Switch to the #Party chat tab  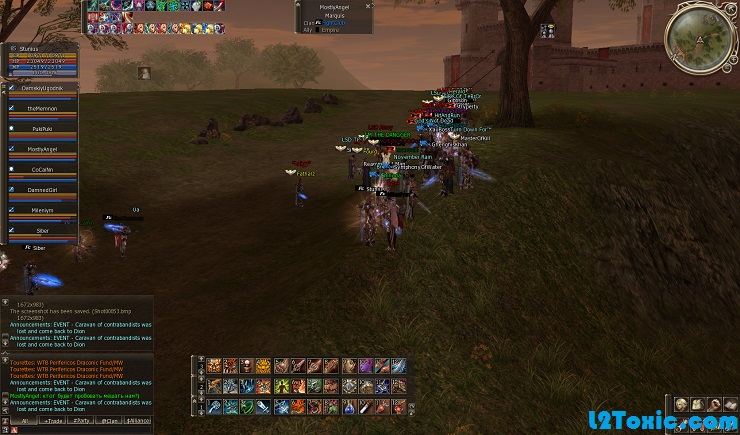point(82,421)
